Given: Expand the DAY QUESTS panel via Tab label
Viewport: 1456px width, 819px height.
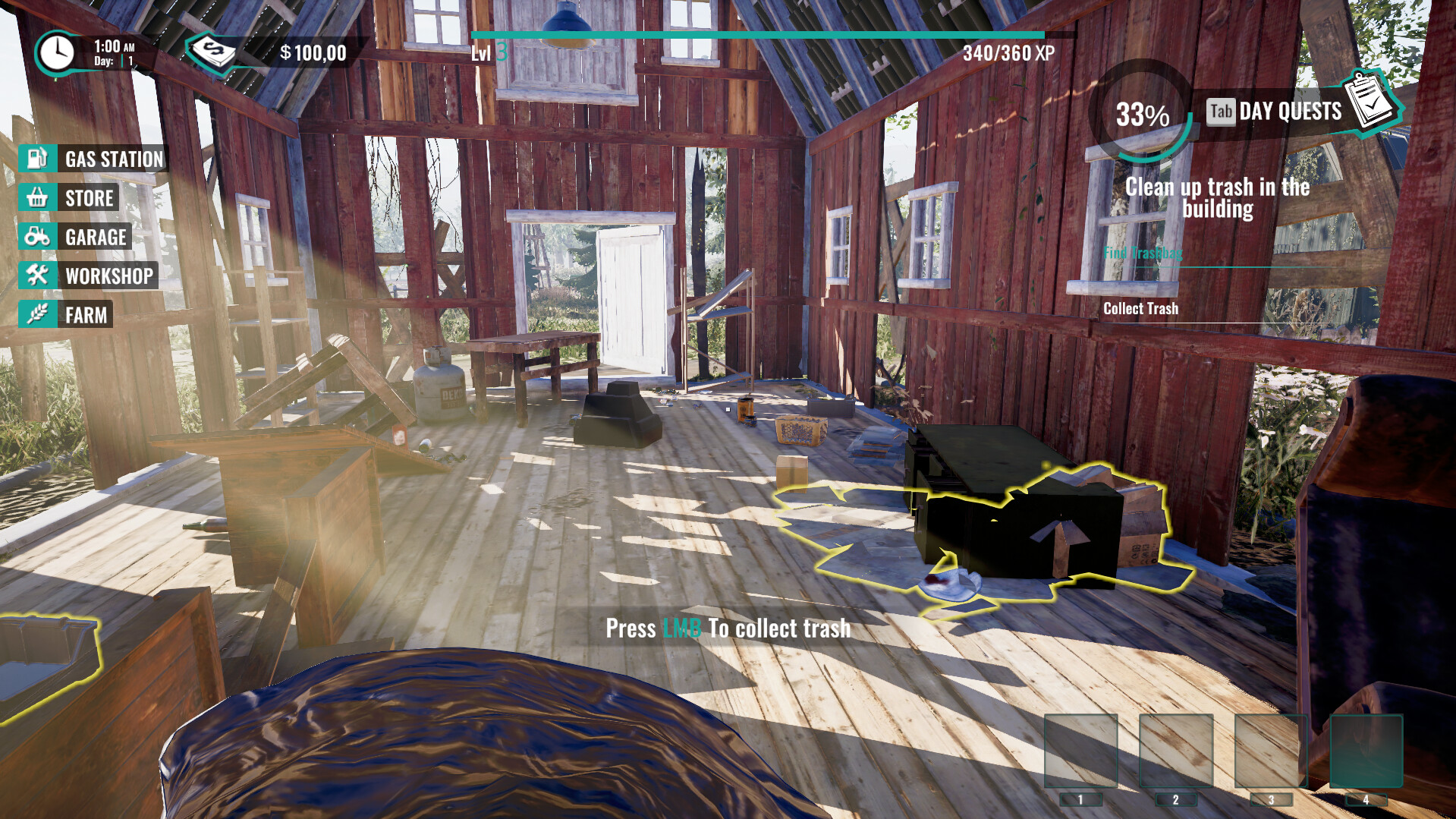Looking at the screenshot, I should tap(1221, 112).
